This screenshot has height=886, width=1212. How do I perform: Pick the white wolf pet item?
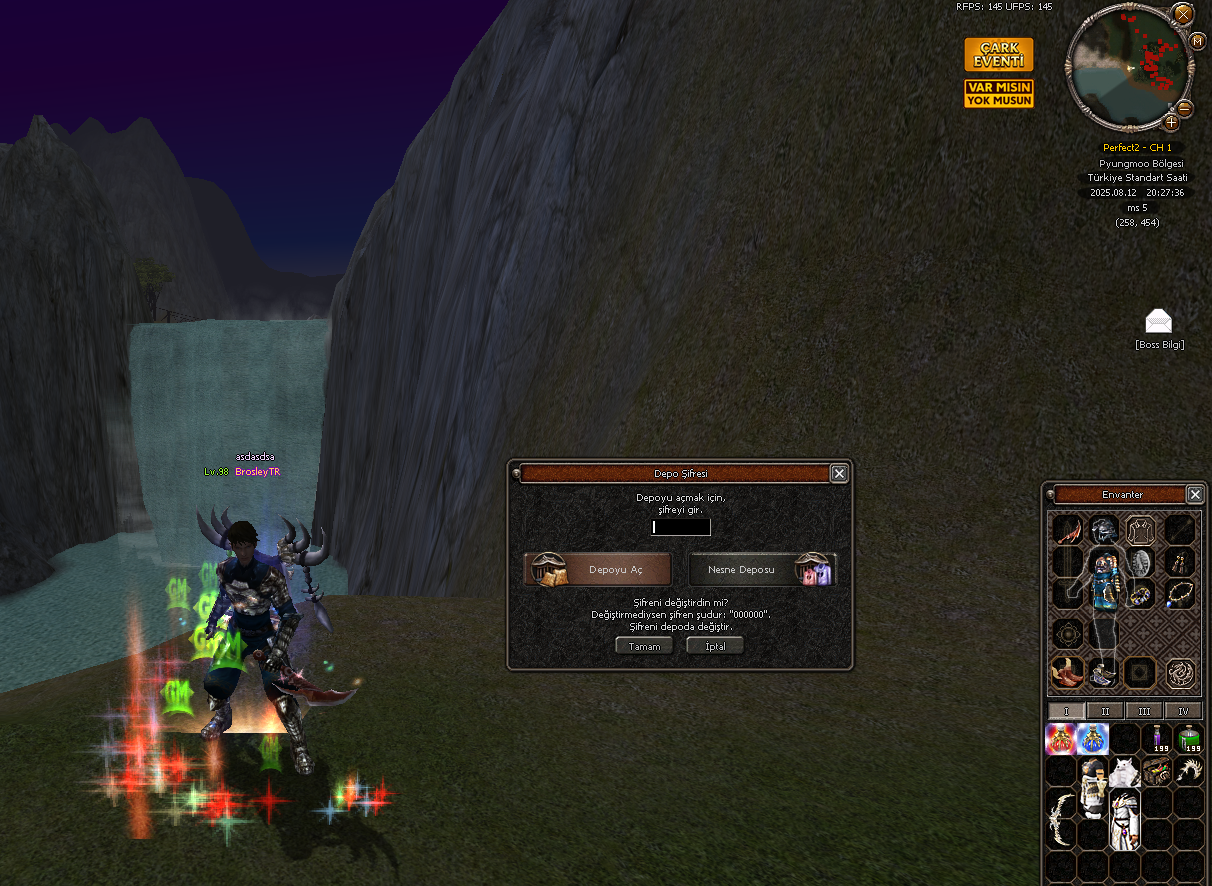(1125, 771)
